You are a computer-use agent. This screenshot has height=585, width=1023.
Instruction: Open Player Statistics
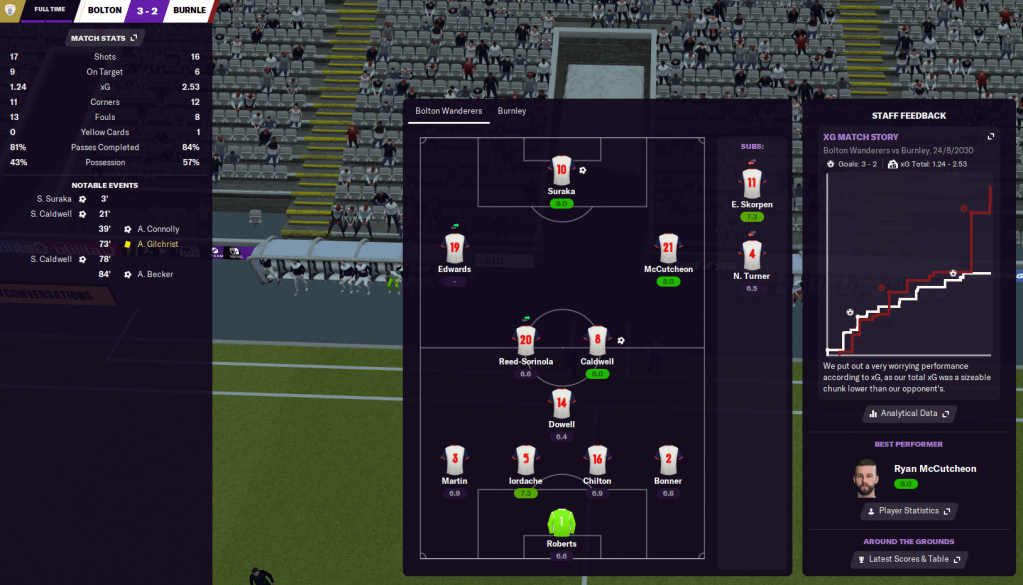908,511
